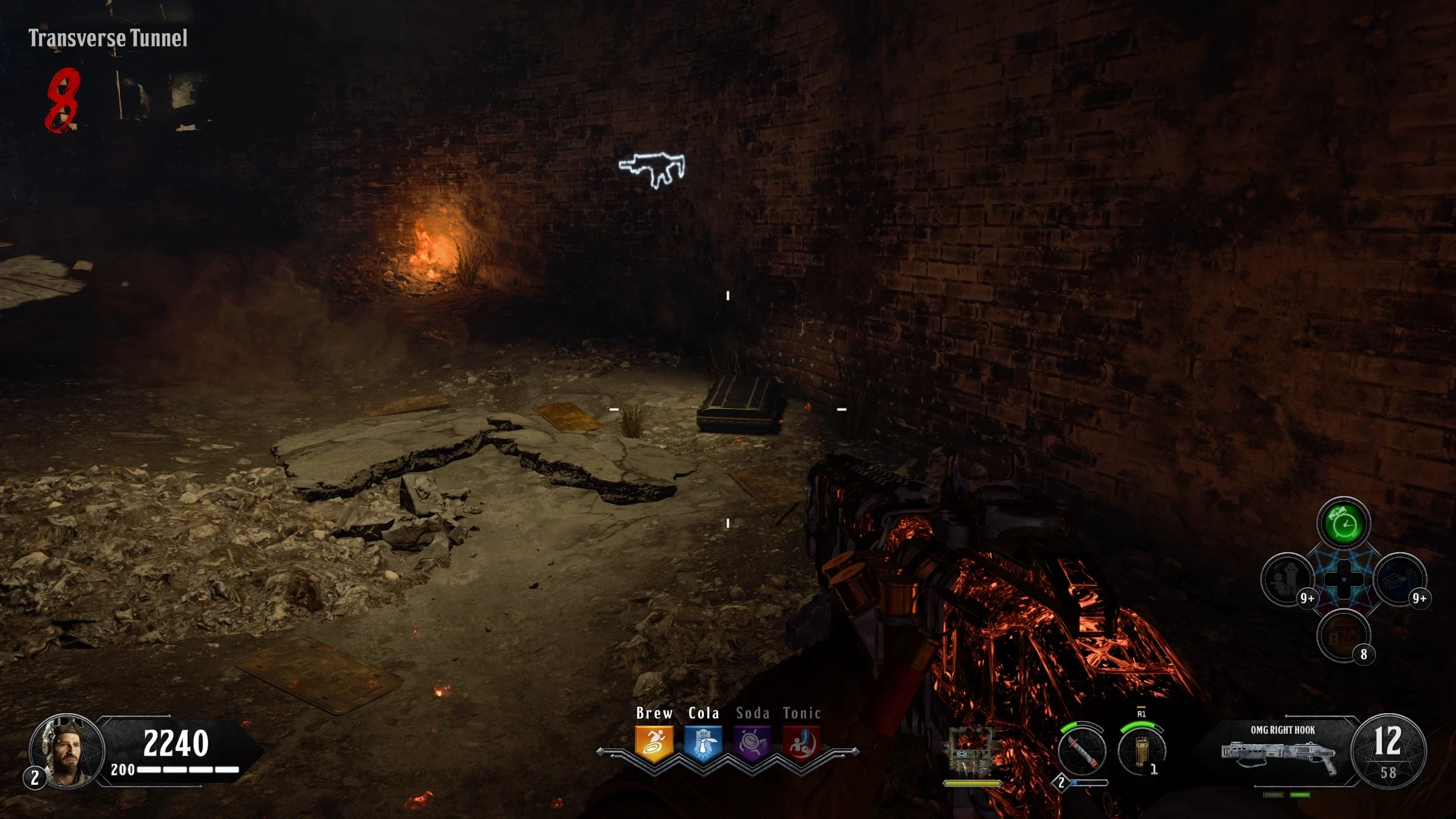Use the canister equipment icon
This screenshot has width=1456, height=819.
coord(1141,751)
